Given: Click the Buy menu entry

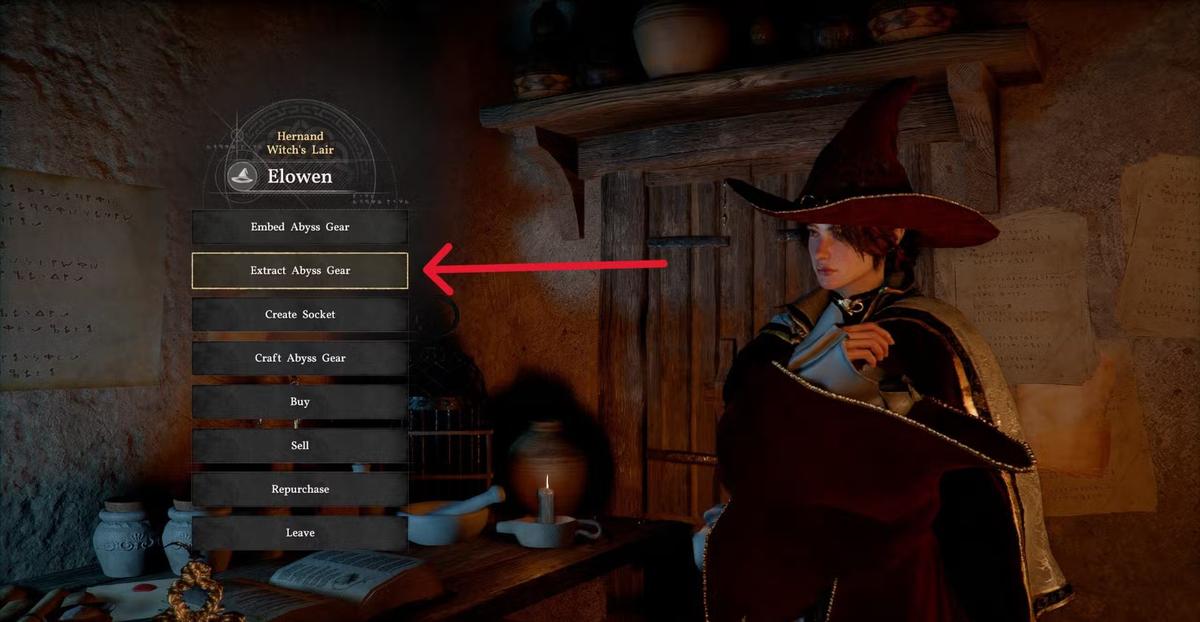Looking at the screenshot, I should tap(300, 402).
